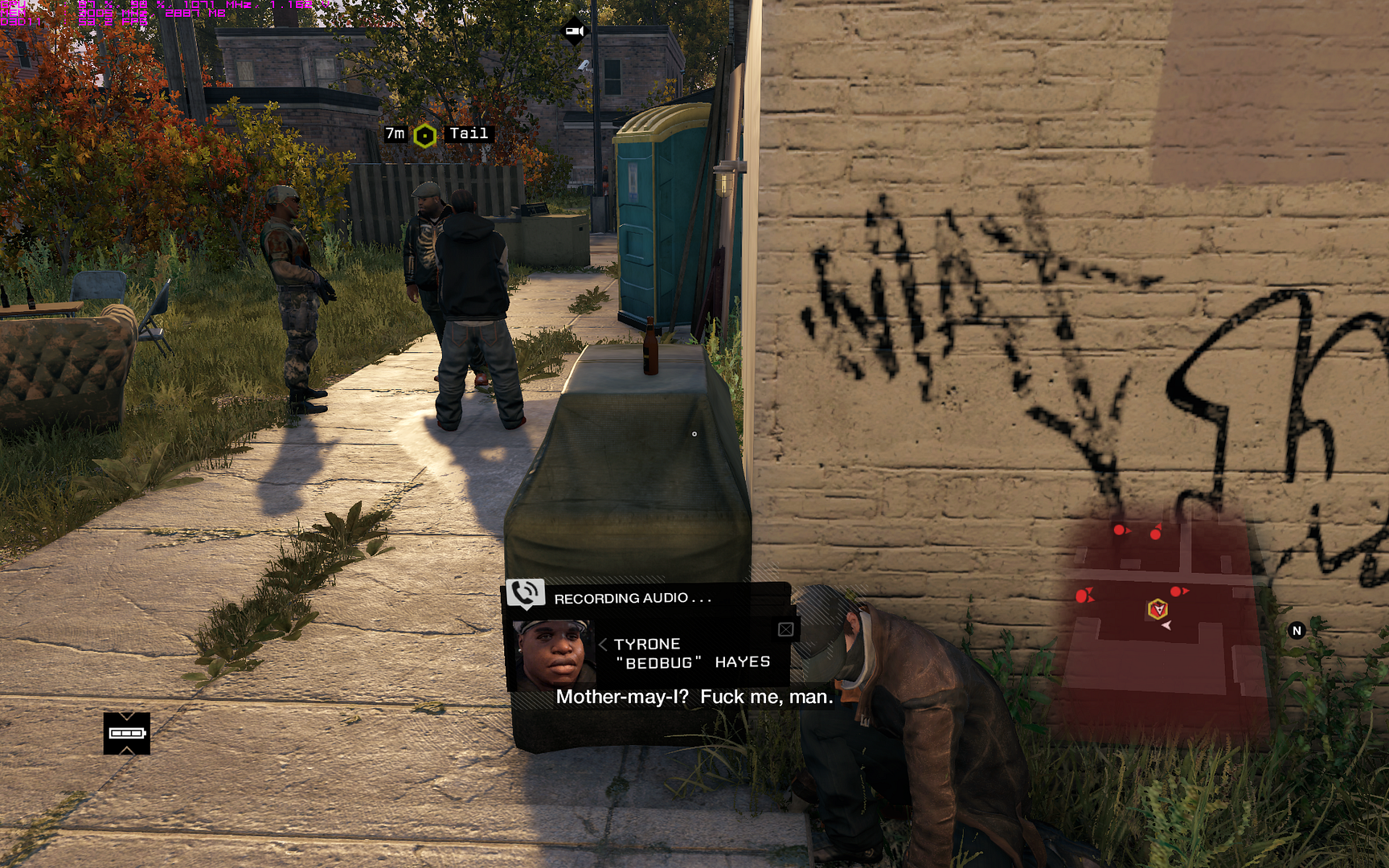Click the security camera diamond icon above the fence
1389x868 pixels.
[573, 30]
